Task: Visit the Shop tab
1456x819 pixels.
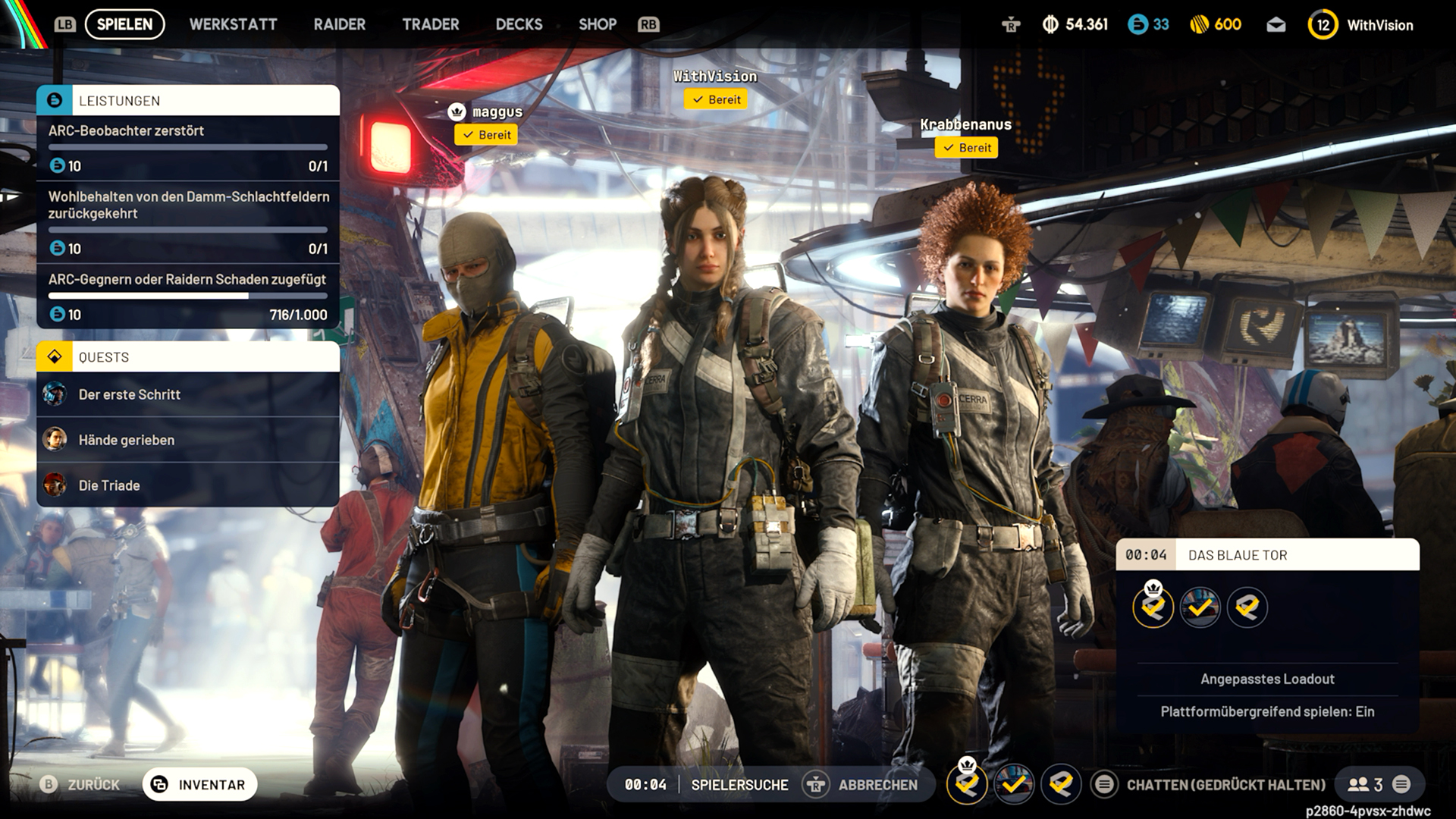Action: pos(598,24)
